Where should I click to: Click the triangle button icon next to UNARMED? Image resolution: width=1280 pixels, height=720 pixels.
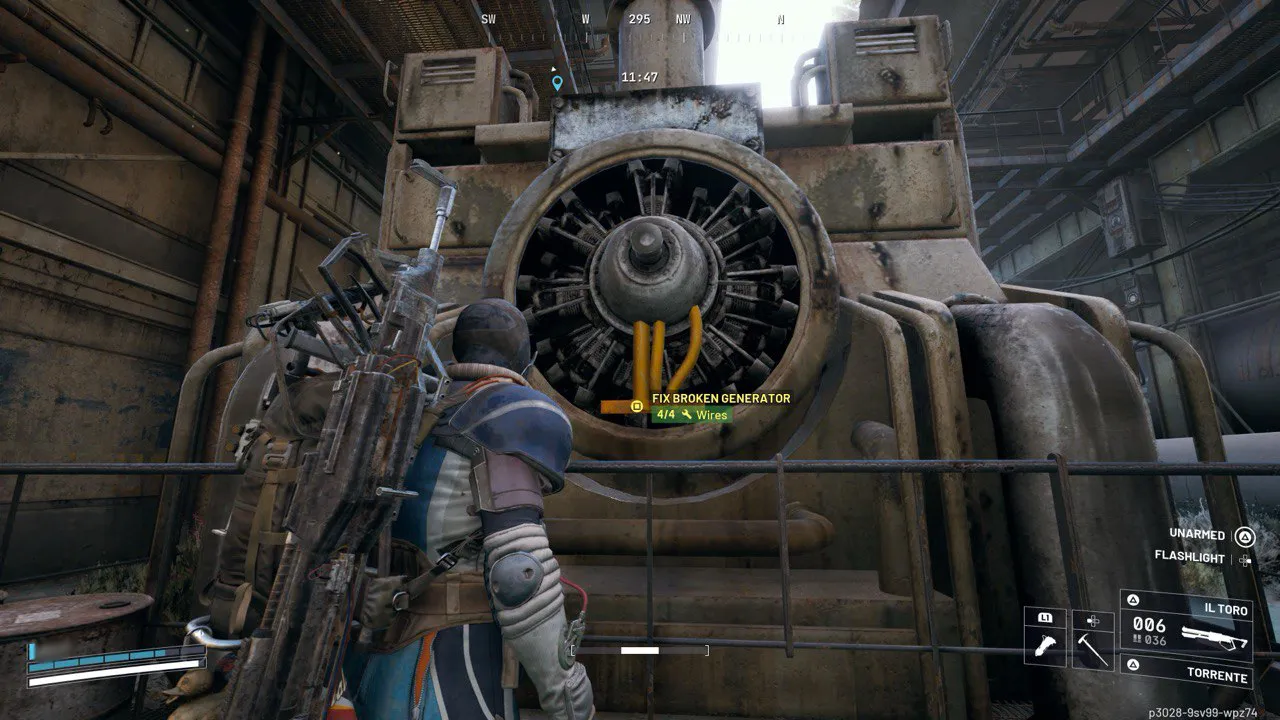click(1244, 537)
